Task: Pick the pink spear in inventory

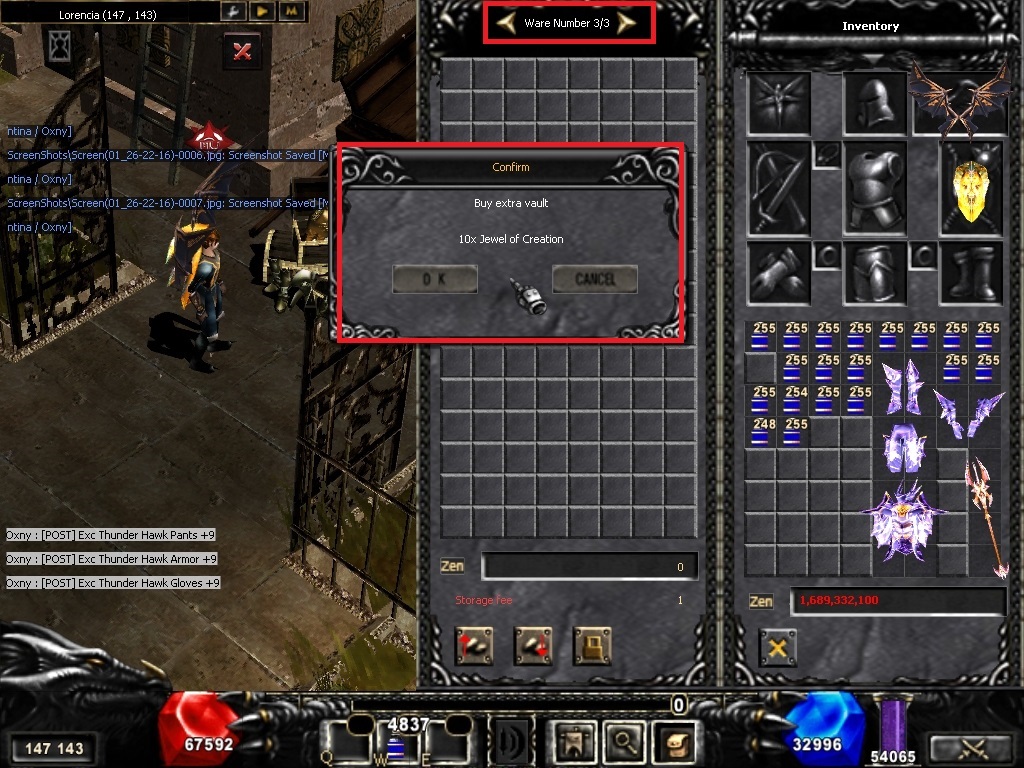Action: point(987,516)
